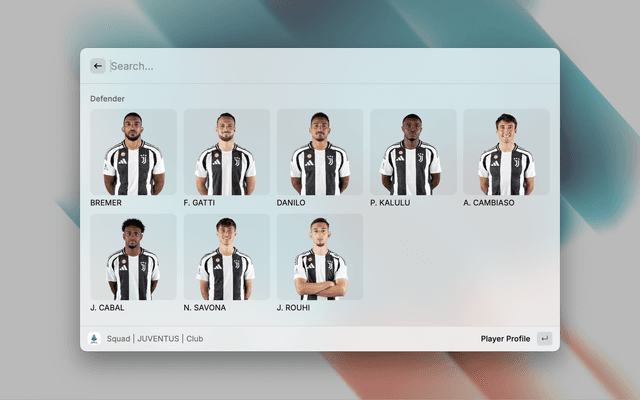This screenshot has width=640, height=400.
Task: Focus the Search input field
Action: pos(320,66)
